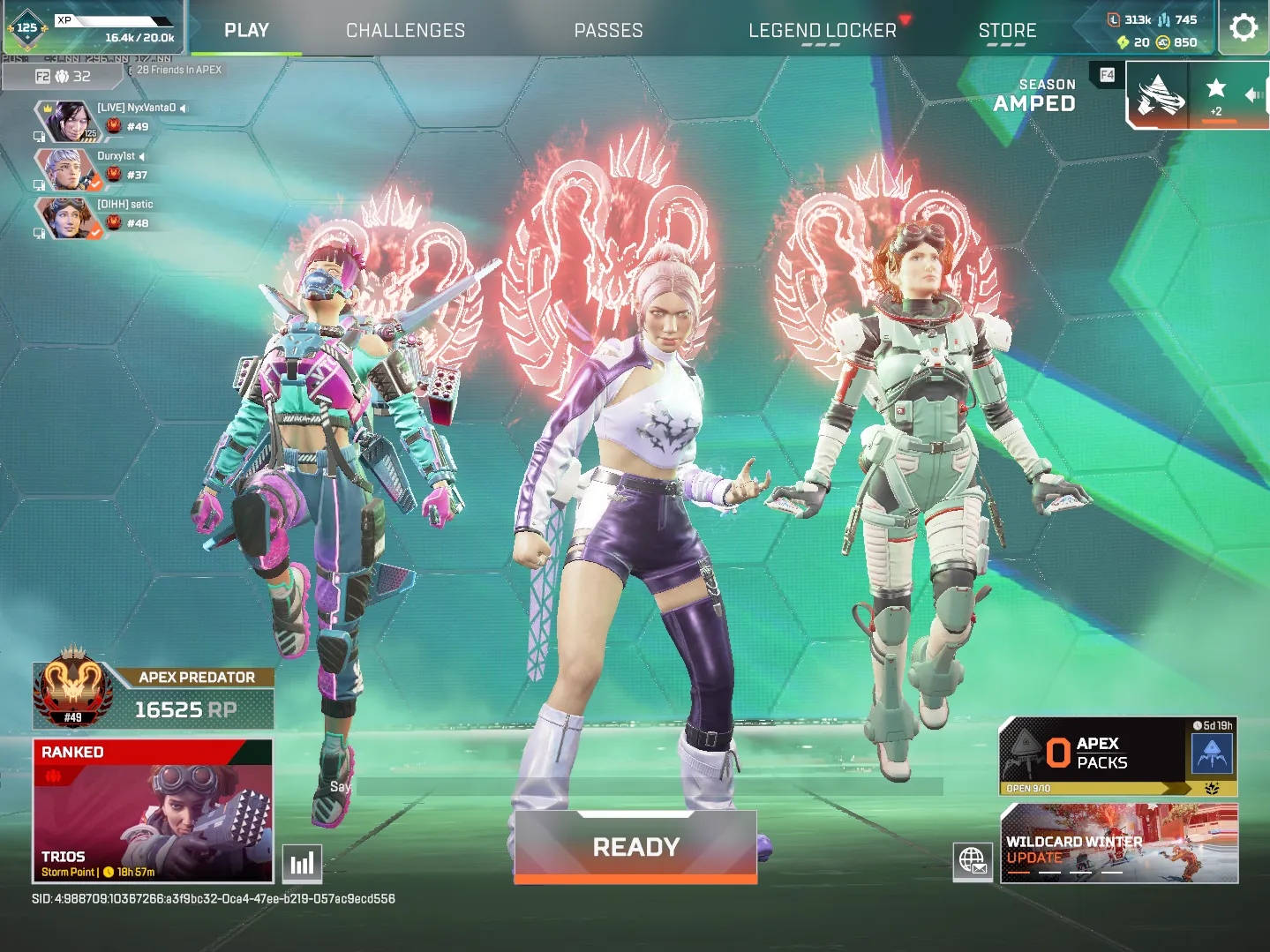This screenshot has height=952, width=1270.
Task: Go to the Passes tab
Action: [x=608, y=30]
